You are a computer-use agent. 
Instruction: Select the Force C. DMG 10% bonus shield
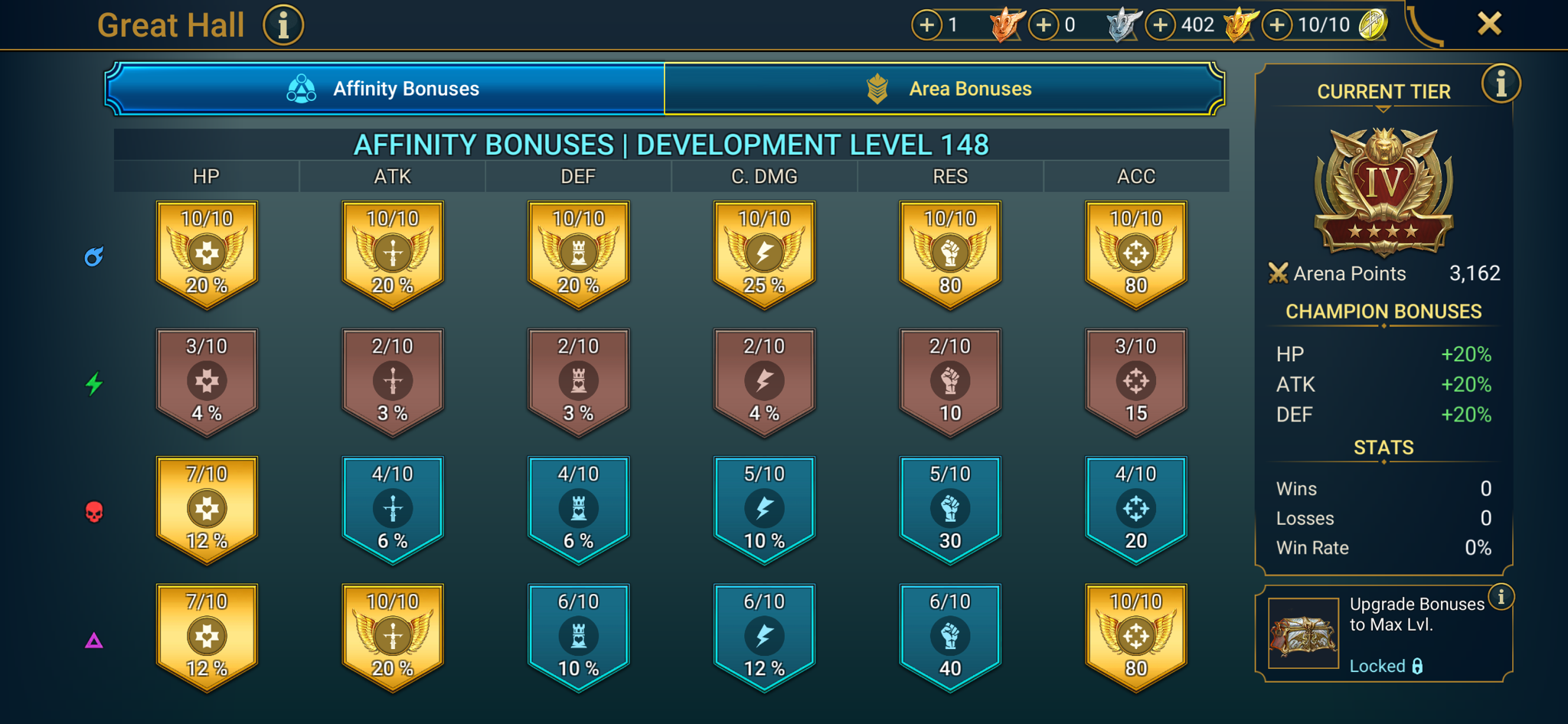pyautogui.click(x=763, y=509)
